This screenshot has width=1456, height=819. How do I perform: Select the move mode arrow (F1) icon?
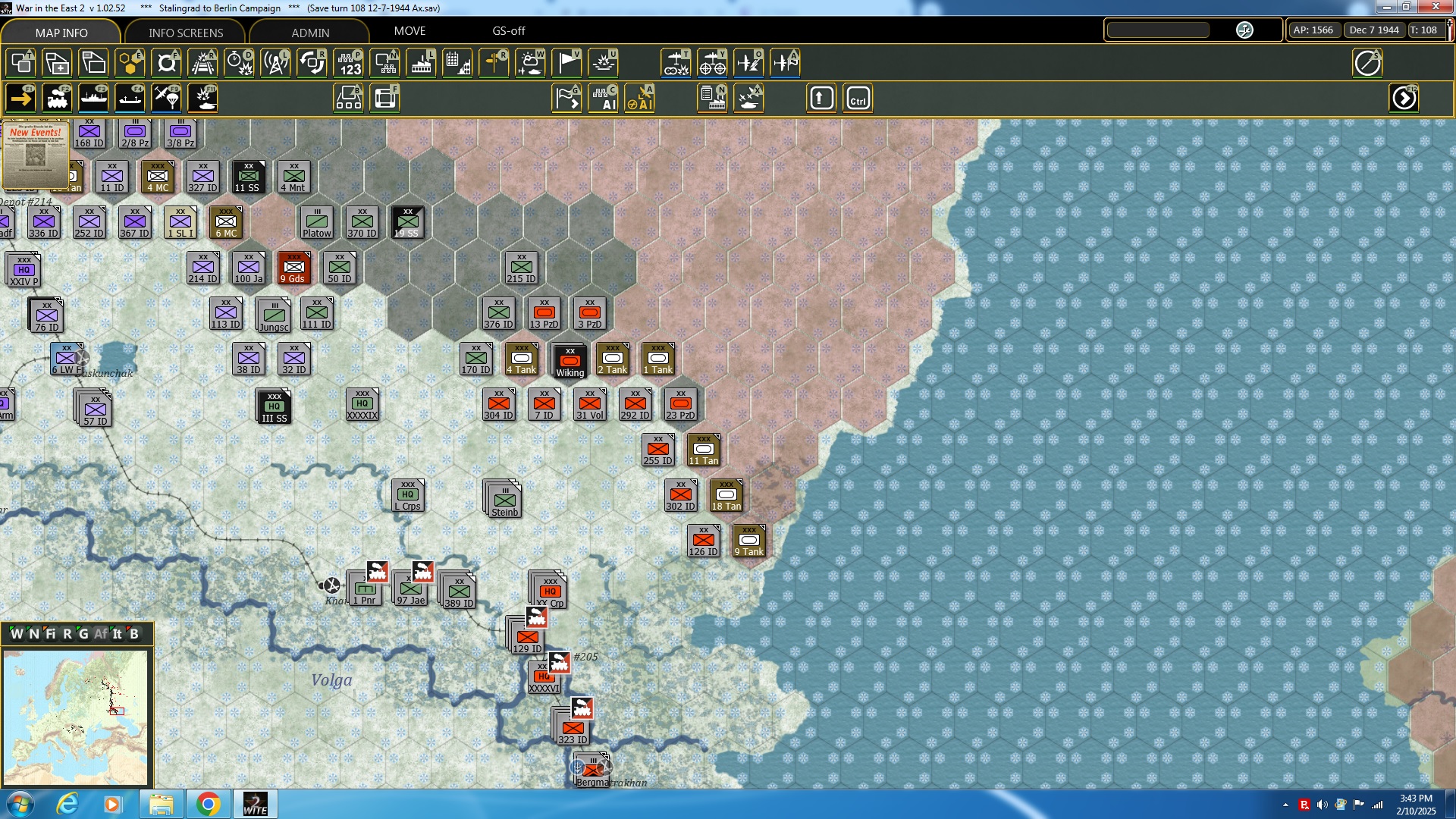pos(20,99)
